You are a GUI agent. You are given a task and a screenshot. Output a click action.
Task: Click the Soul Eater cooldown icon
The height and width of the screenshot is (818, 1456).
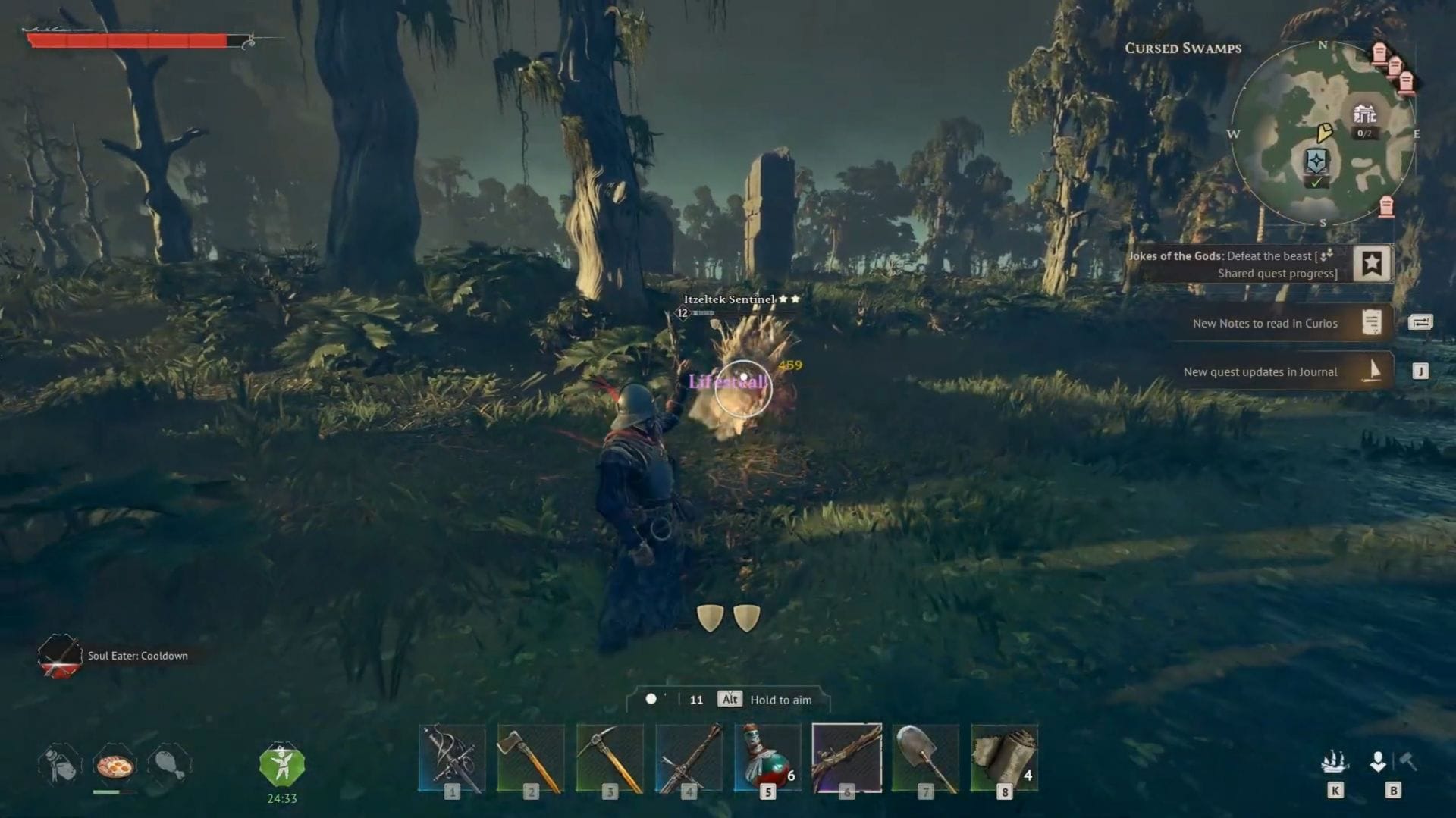click(59, 657)
